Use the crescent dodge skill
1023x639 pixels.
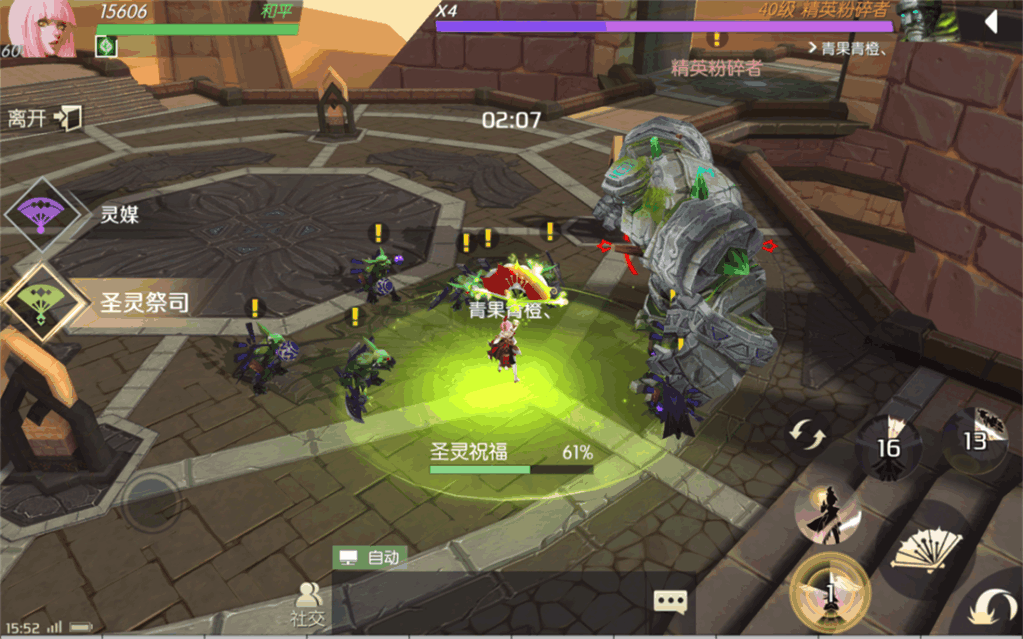(992, 607)
